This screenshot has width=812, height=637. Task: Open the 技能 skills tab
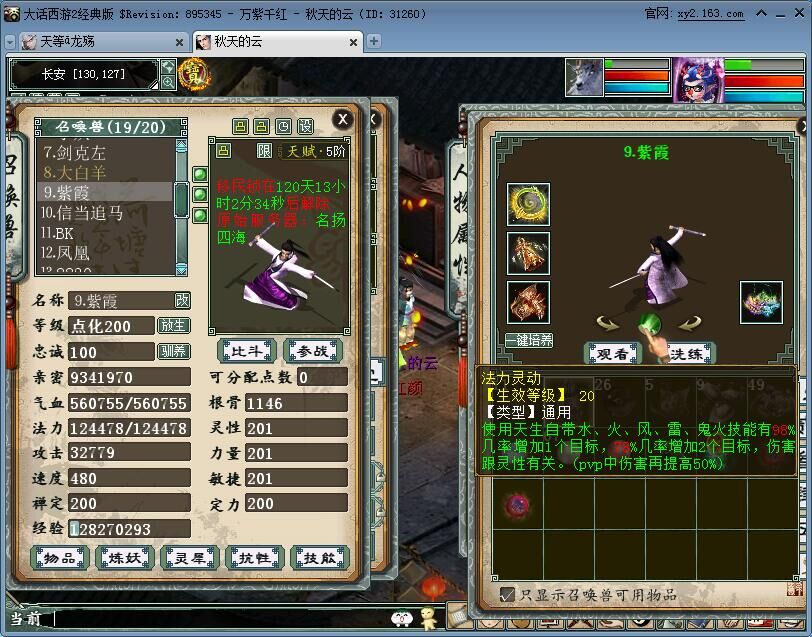(320, 558)
